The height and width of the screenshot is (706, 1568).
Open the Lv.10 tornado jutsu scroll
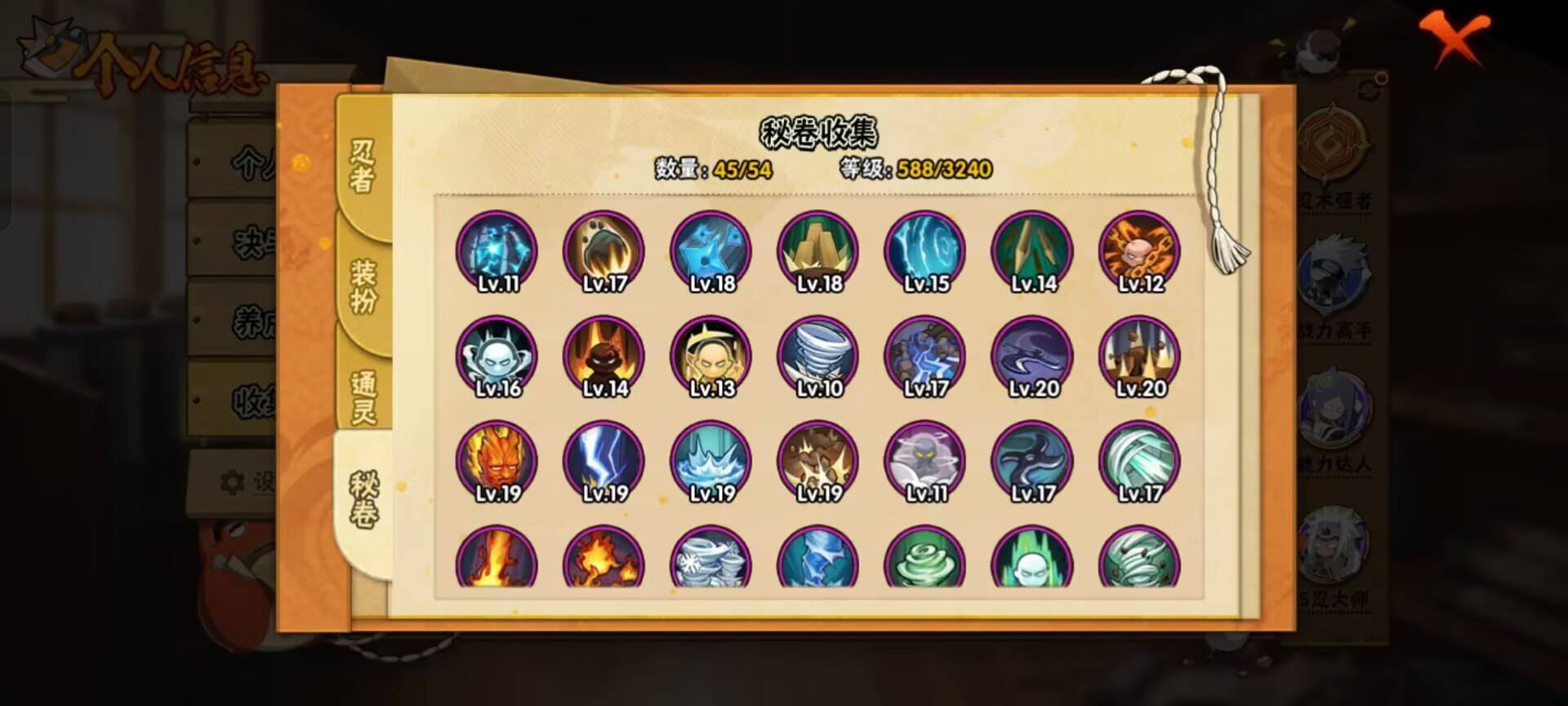pos(816,355)
